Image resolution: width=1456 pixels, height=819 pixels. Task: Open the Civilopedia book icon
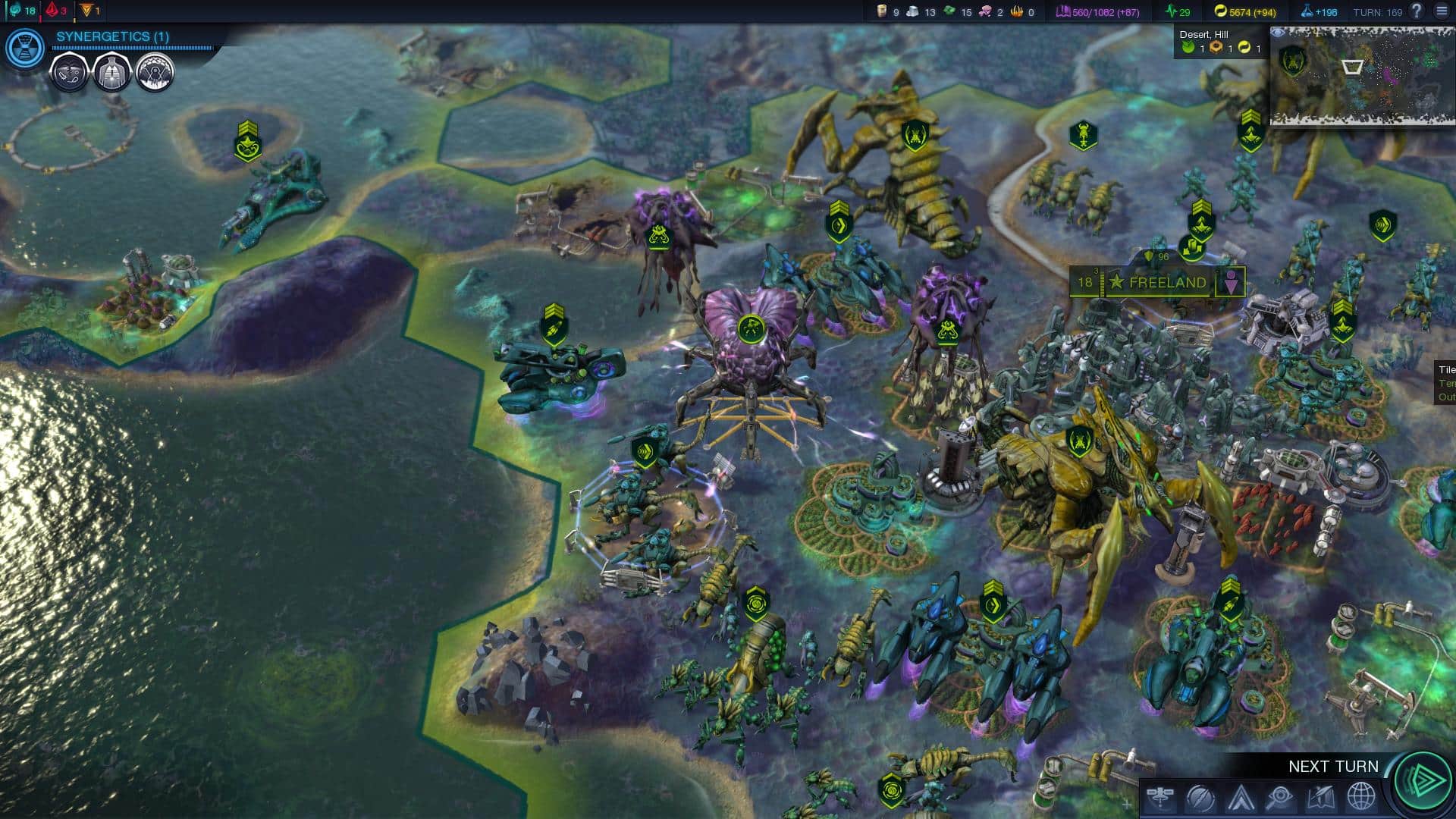pyautogui.click(x=1320, y=795)
